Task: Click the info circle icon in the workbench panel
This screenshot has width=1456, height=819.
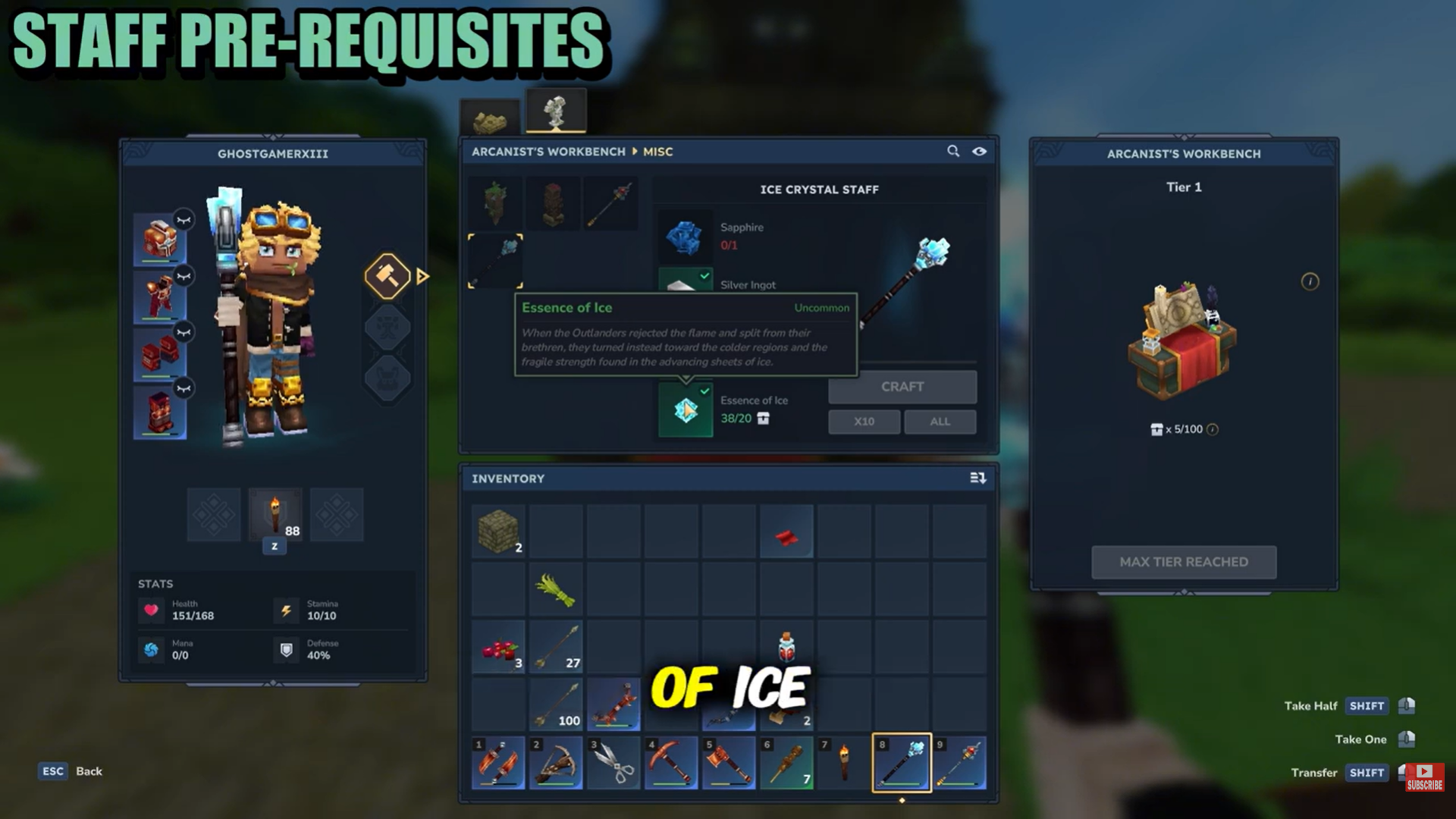Action: point(1309,281)
